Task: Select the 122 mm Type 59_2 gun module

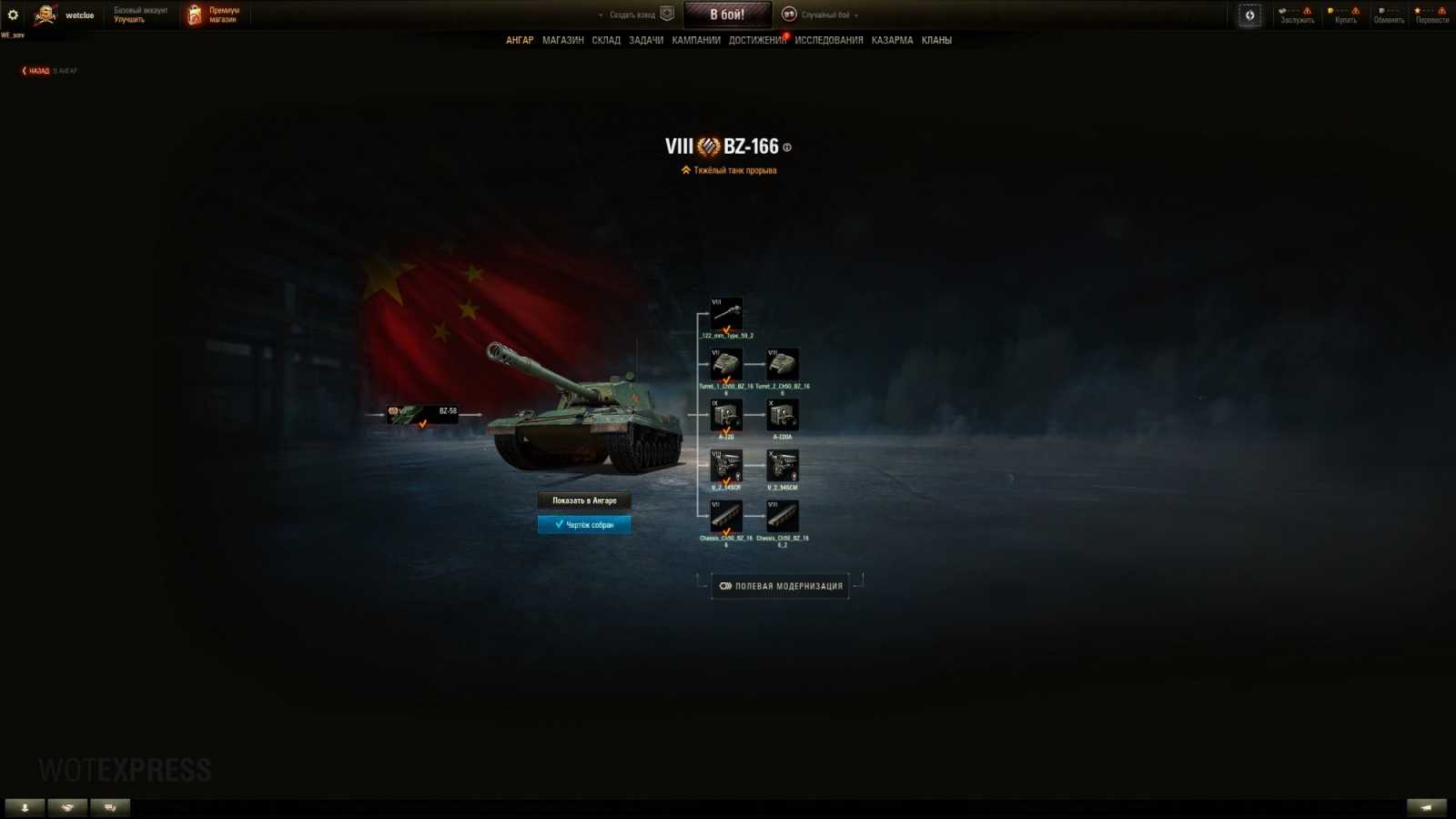Action: click(x=726, y=314)
